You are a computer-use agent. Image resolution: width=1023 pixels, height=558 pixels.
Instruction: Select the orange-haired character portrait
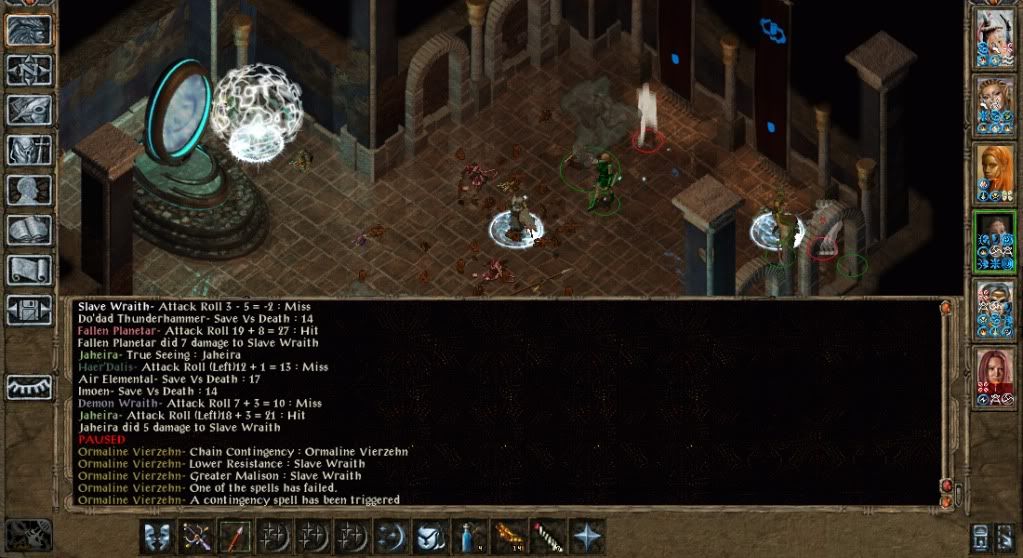coord(995,174)
